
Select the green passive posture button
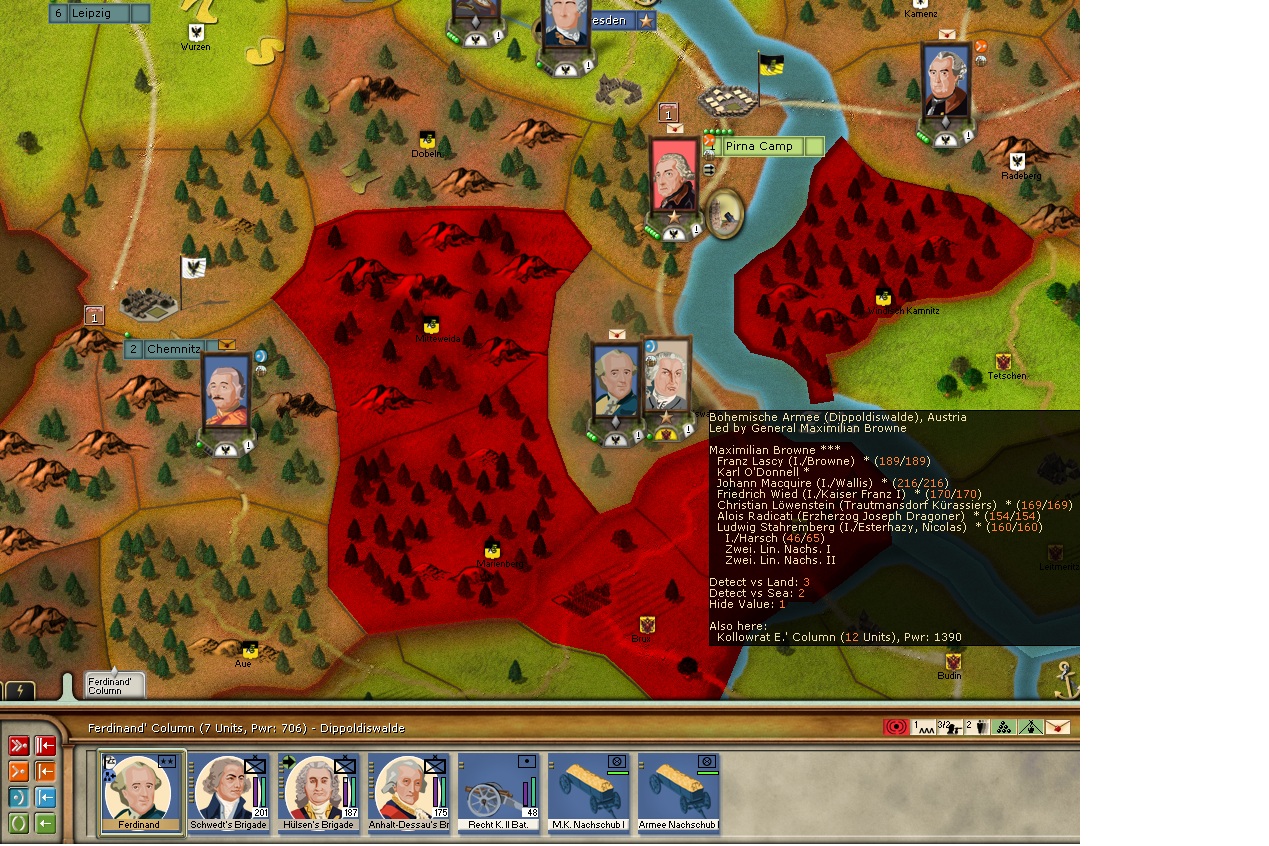click(x=19, y=824)
